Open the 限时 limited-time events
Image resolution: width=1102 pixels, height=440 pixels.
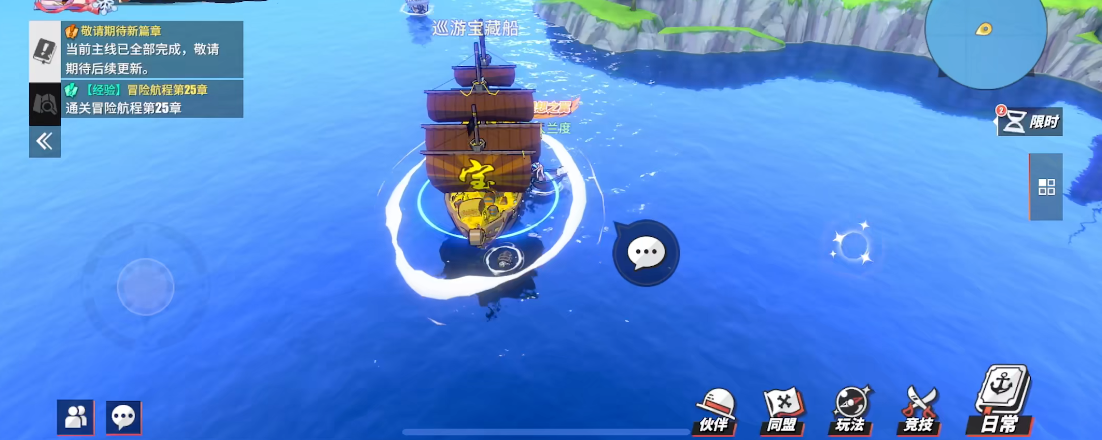click(1030, 121)
